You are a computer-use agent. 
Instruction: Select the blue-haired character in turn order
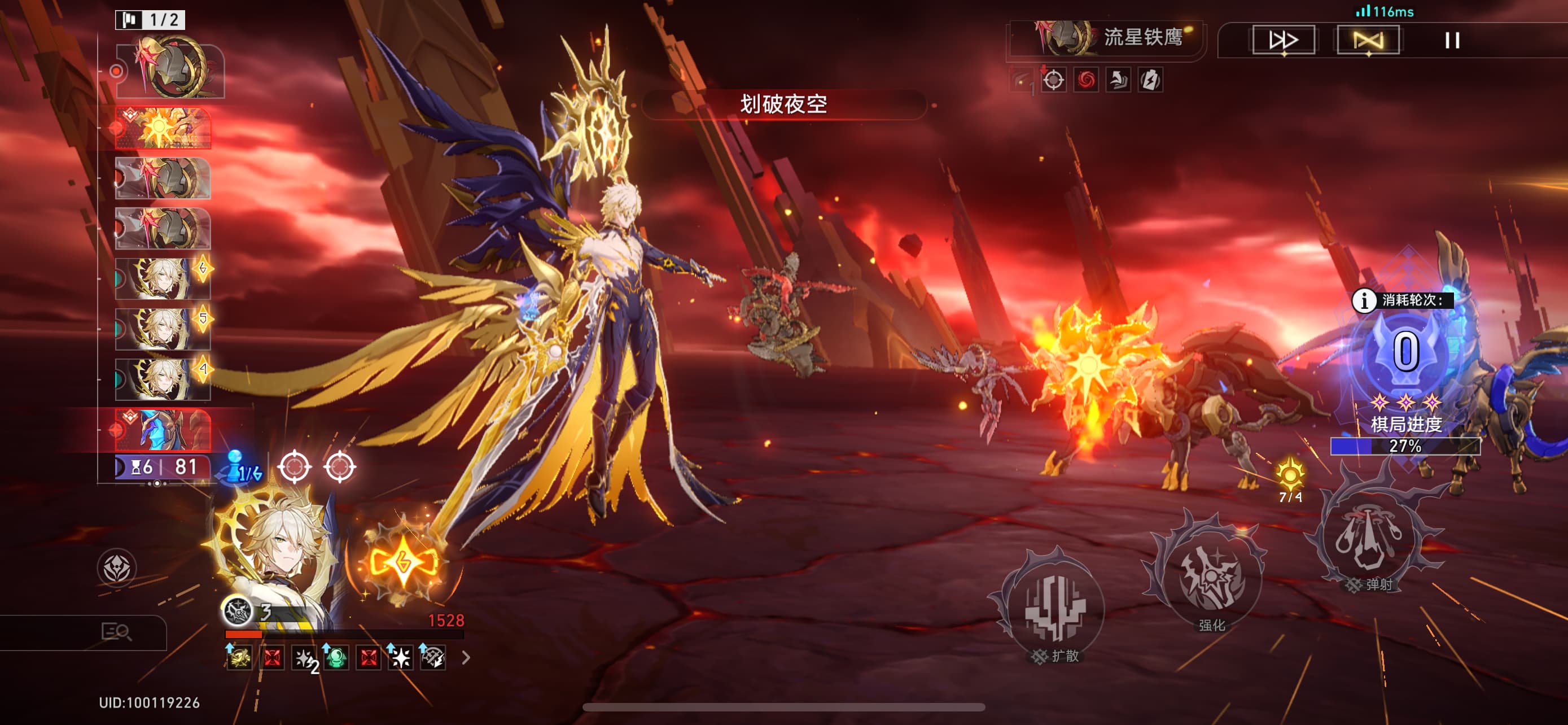(x=163, y=429)
